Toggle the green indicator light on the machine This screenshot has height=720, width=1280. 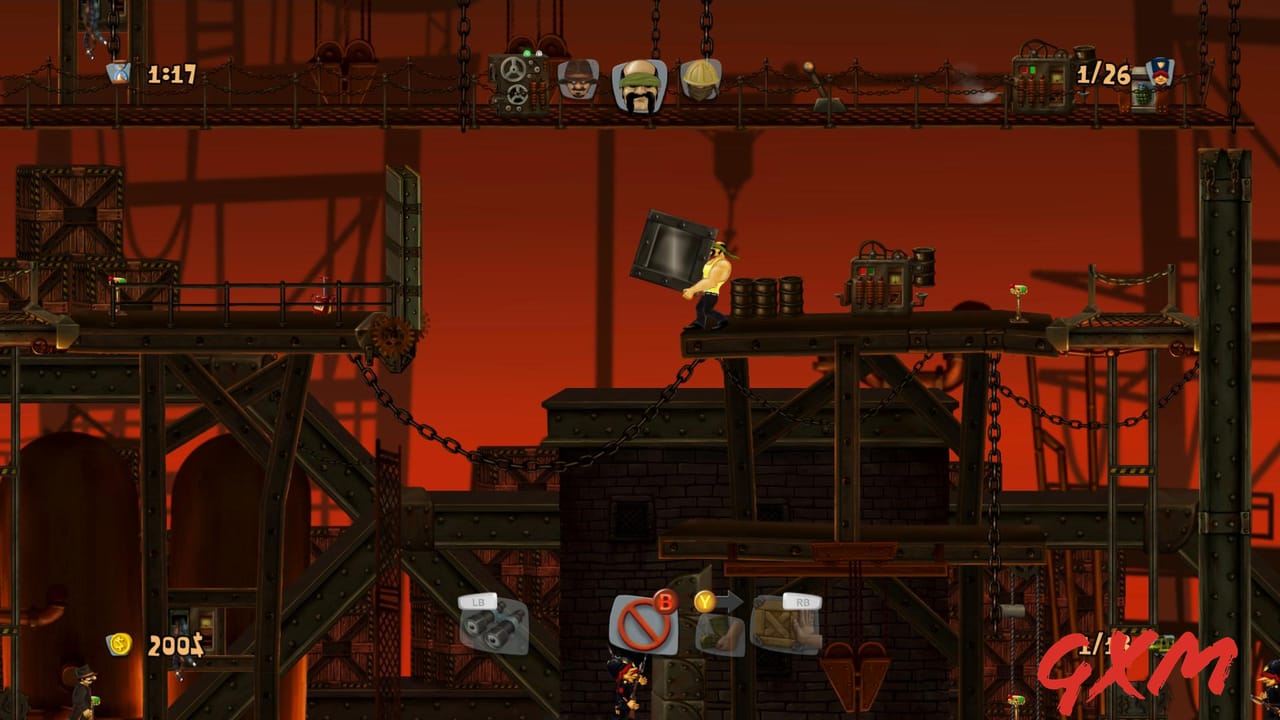tap(527, 54)
